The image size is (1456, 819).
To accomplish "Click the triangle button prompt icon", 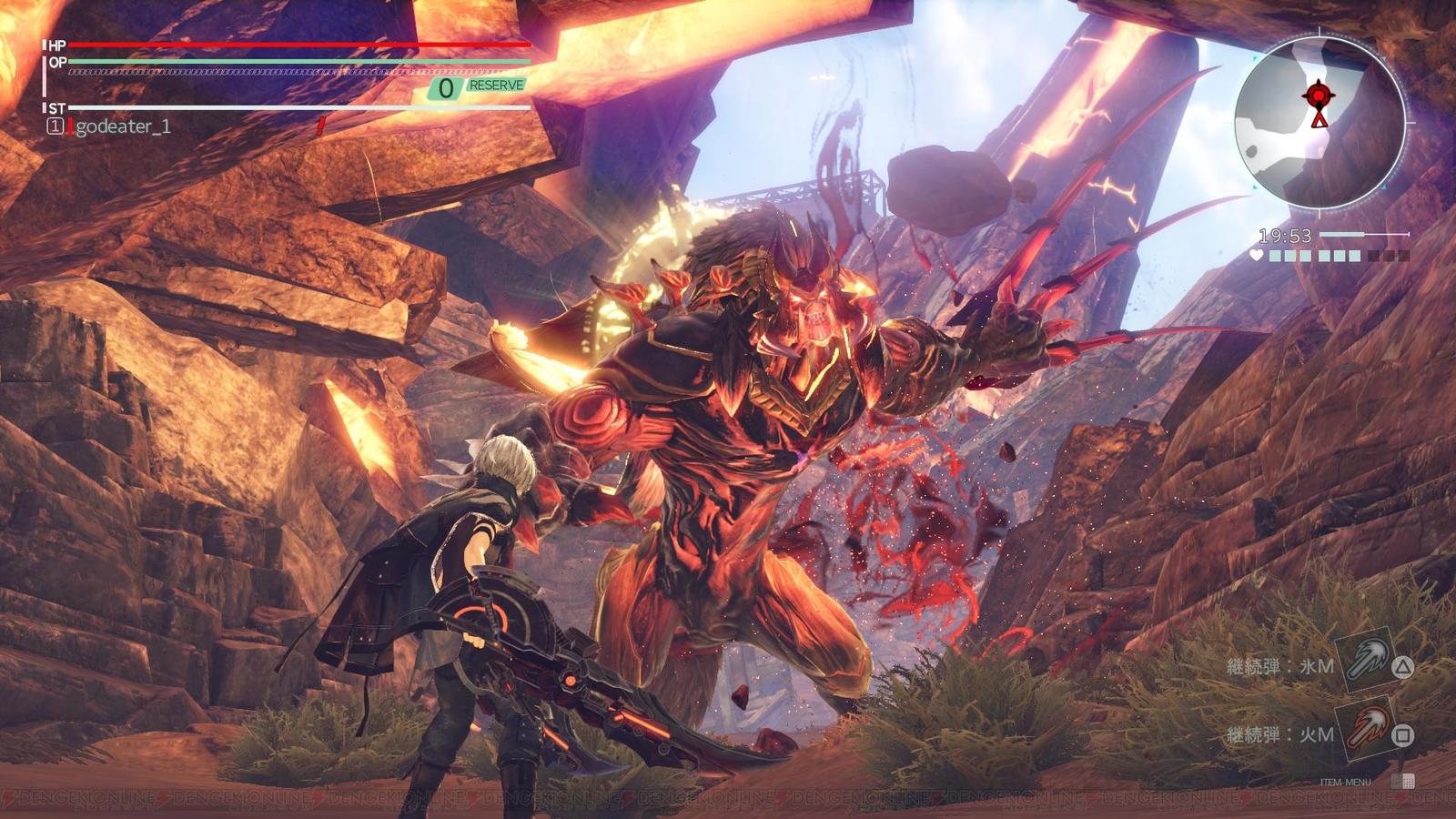I will pos(1402,667).
